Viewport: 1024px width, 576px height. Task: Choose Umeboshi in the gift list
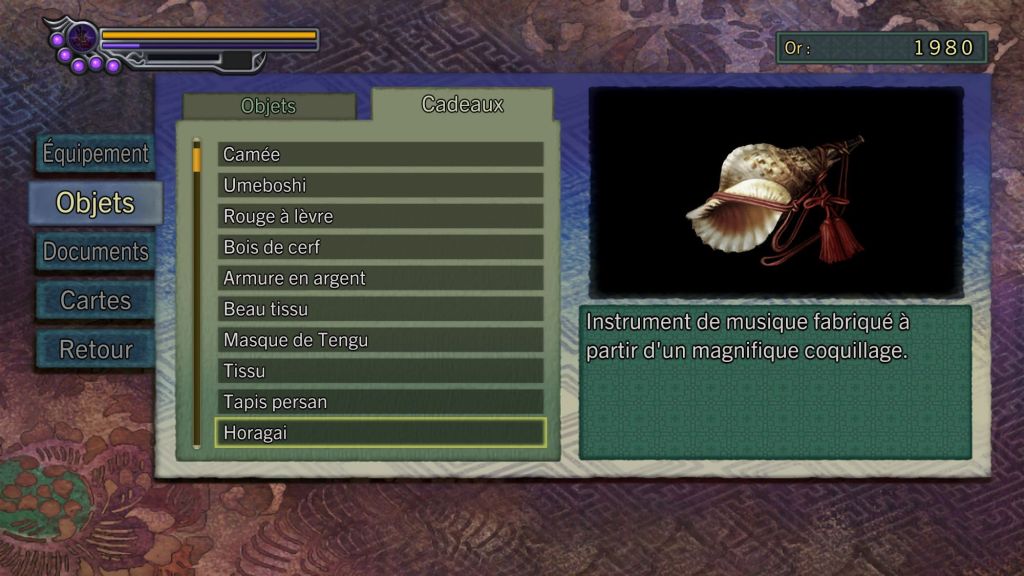(380, 185)
